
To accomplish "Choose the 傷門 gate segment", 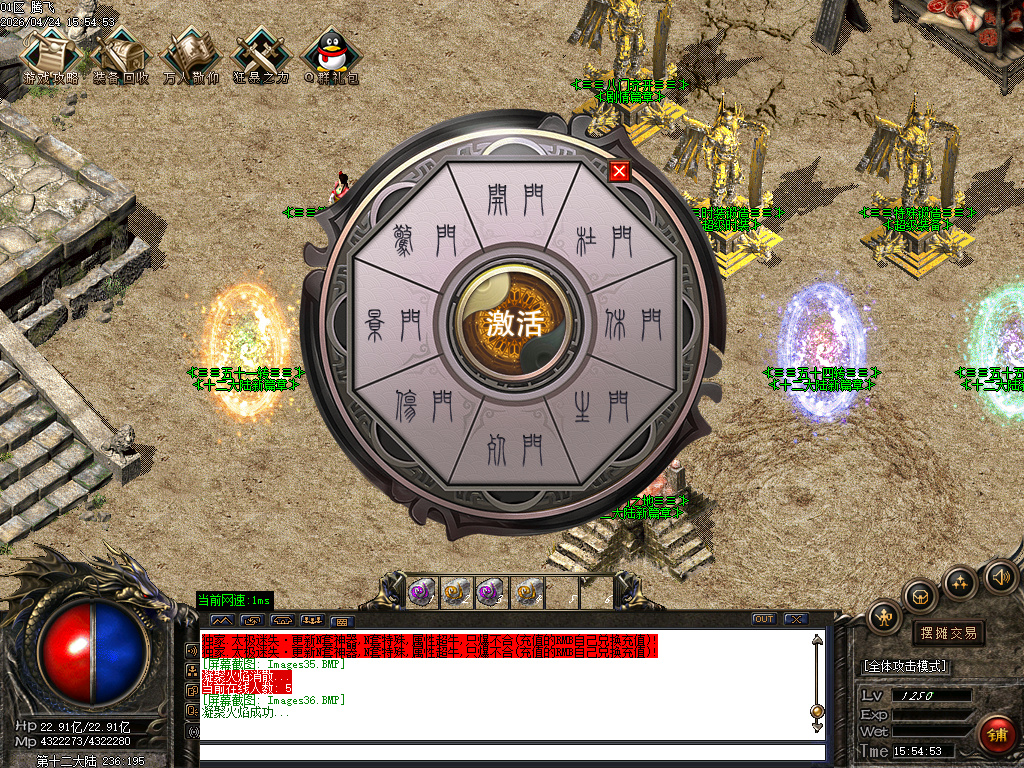I will 425,405.
